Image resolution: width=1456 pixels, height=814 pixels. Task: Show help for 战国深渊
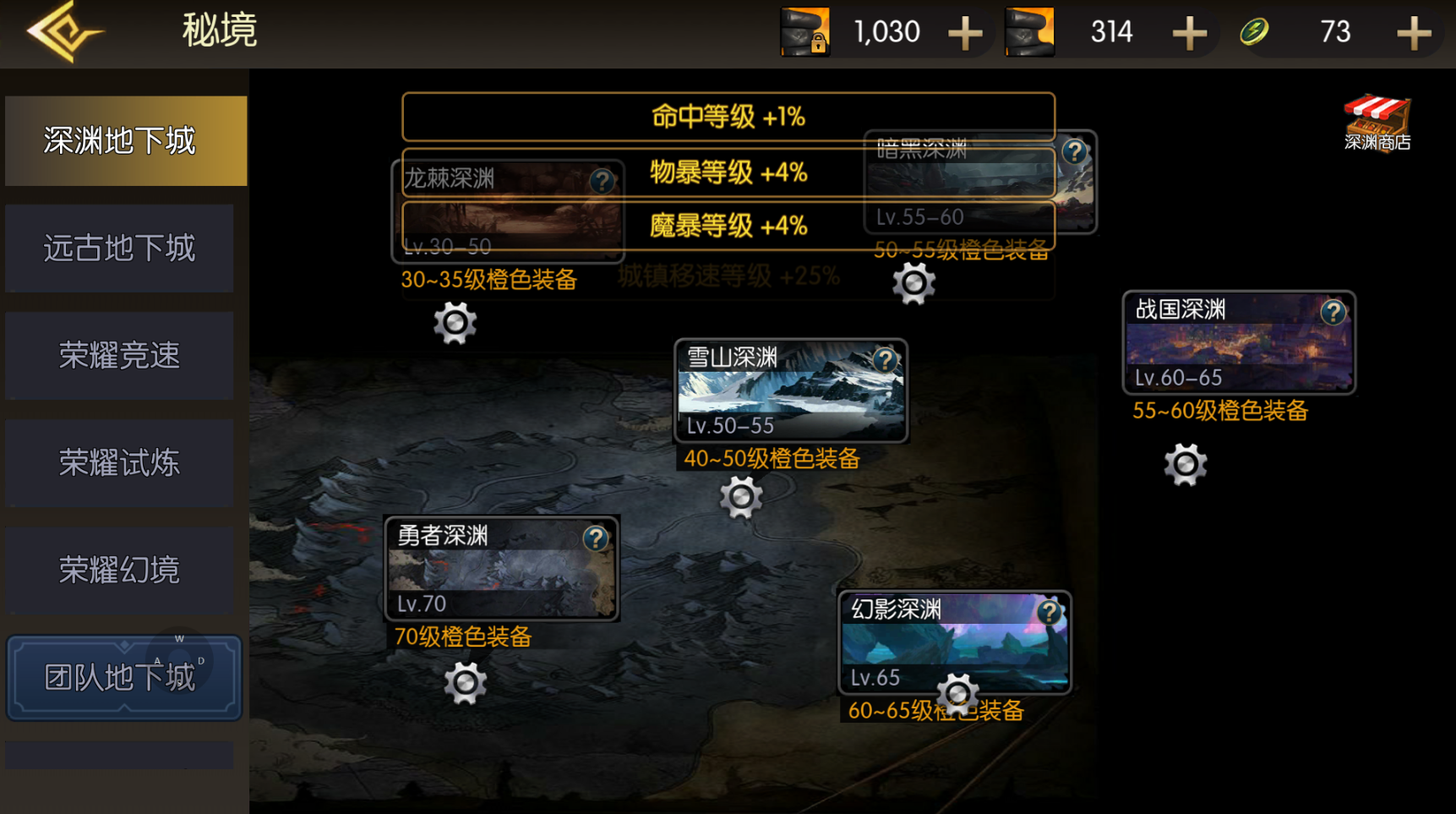tap(1333, 313)
